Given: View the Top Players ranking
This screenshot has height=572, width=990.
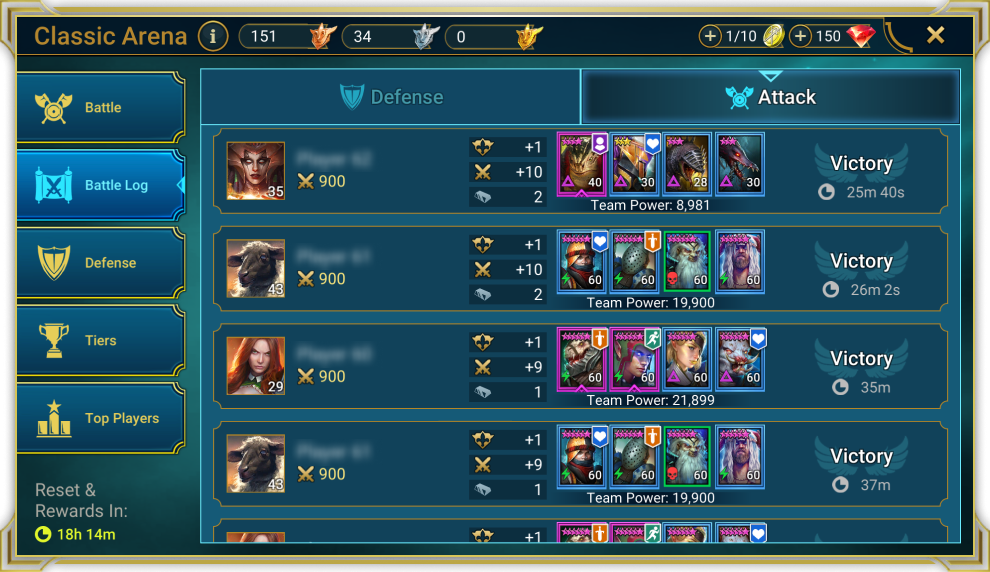Looking at the screenshot, I should click(x=100, y=419).
